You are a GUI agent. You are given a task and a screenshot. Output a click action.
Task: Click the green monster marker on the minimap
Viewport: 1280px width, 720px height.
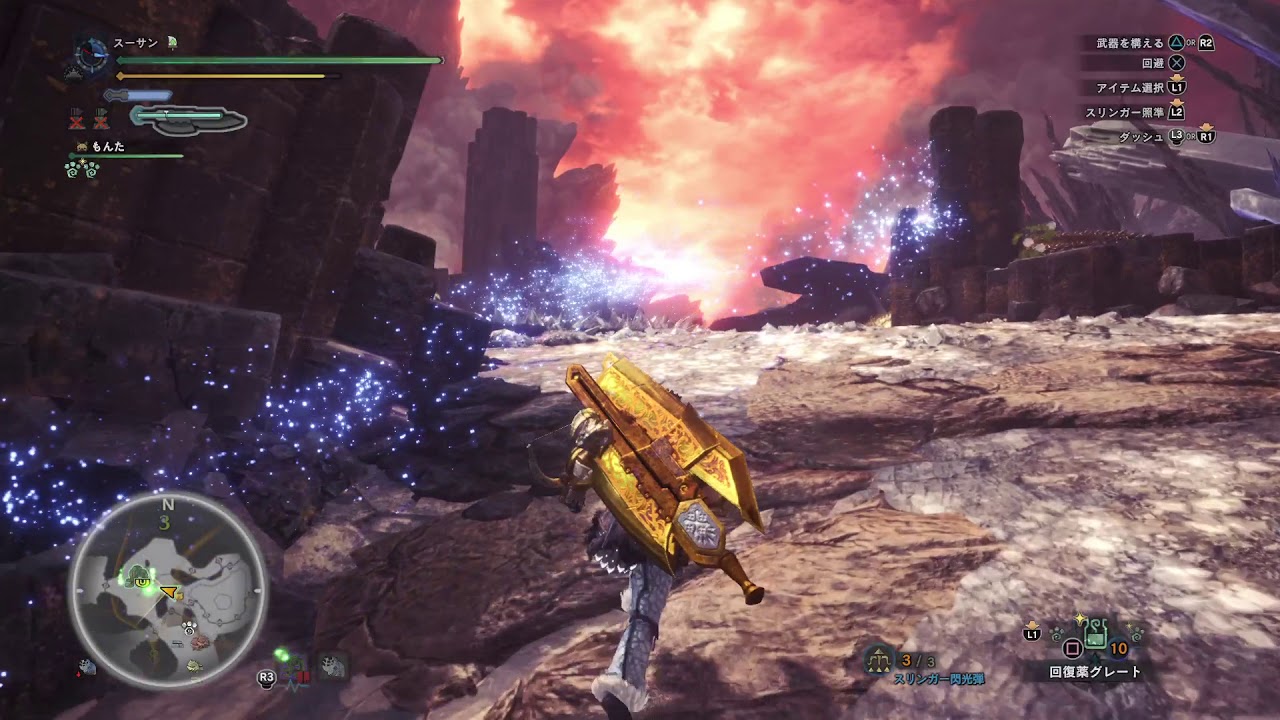(x=138, y=576)
